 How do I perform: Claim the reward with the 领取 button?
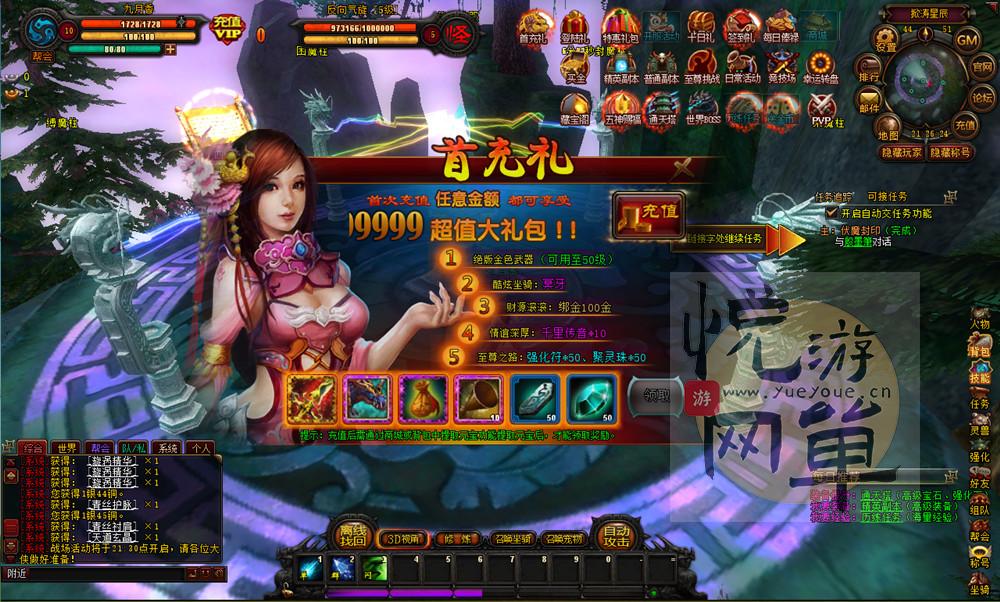[656, 393]
